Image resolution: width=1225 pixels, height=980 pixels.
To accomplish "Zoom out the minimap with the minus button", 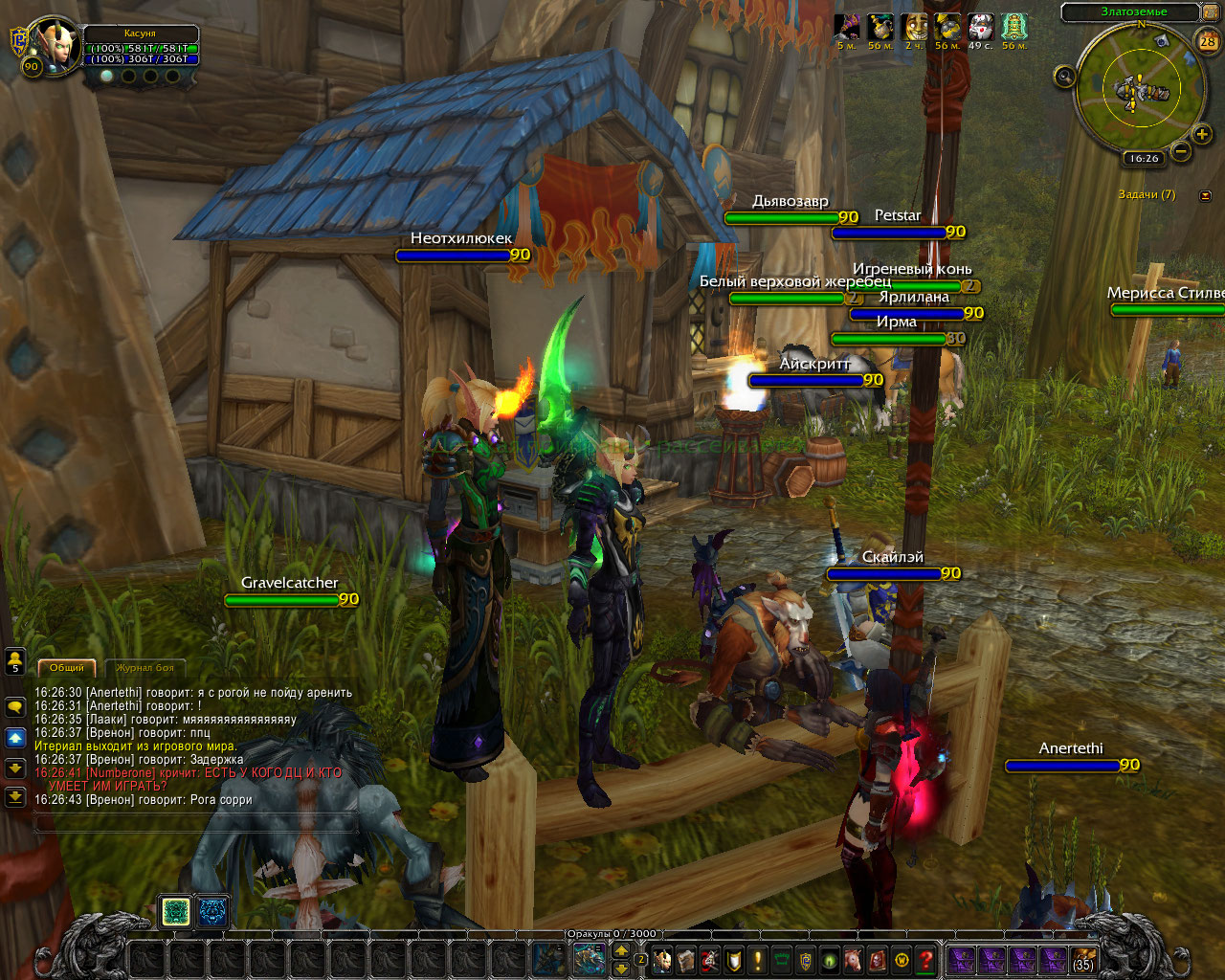I will (x=1181, y=150).
